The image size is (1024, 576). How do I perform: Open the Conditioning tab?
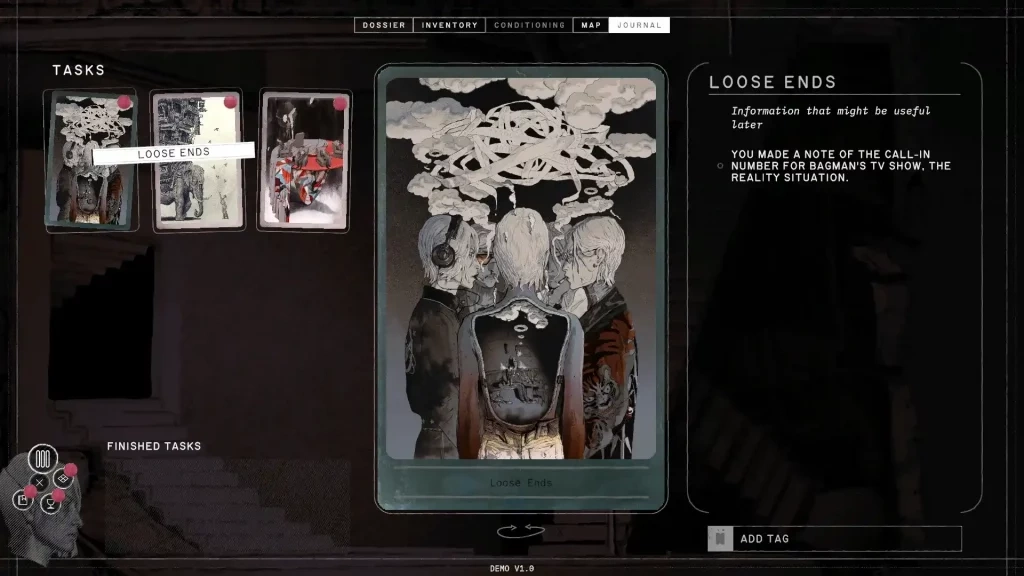pos(529,25)
